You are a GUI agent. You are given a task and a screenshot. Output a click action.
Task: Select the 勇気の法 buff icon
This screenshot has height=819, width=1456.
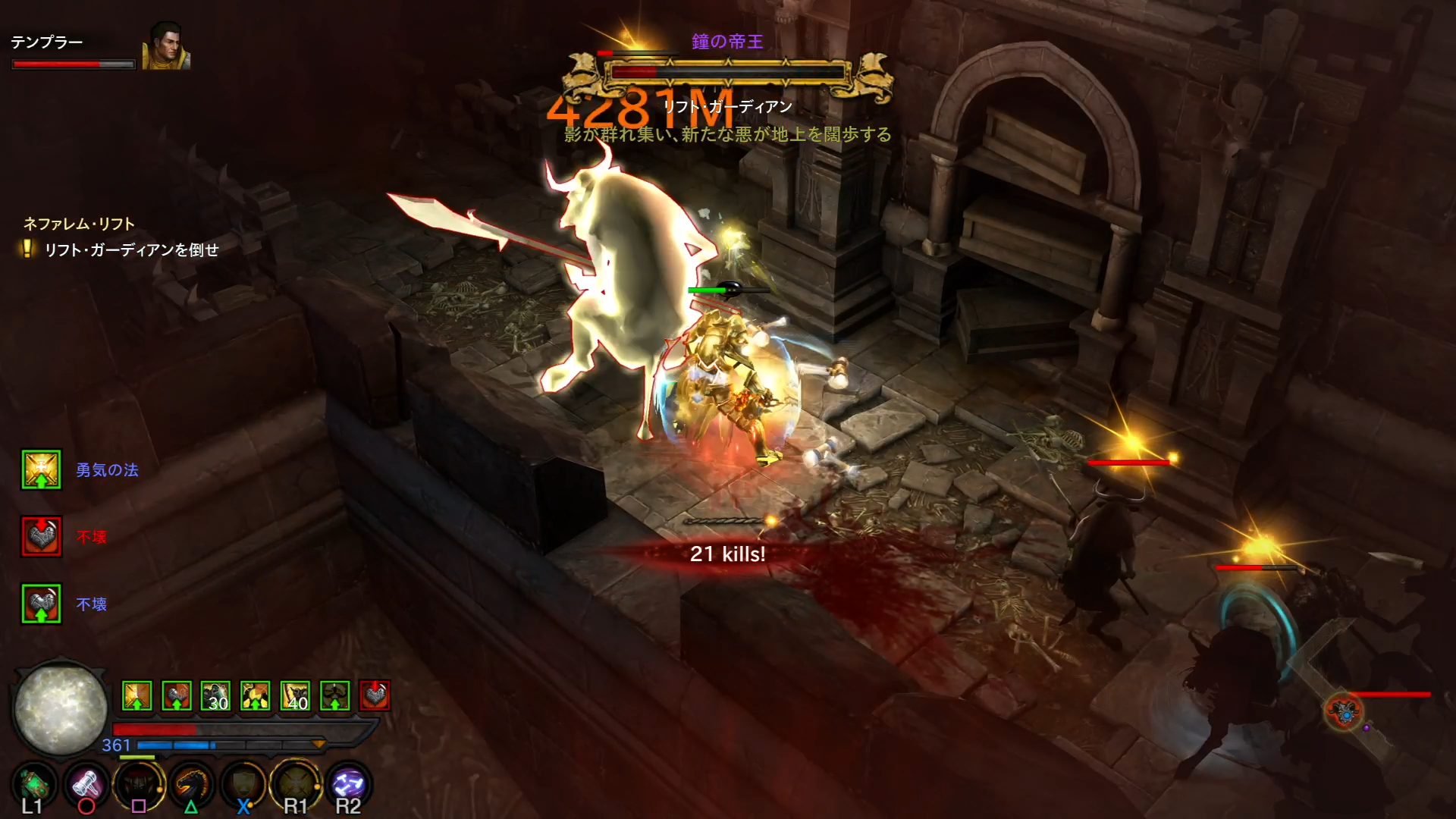(x=41, y=470)
